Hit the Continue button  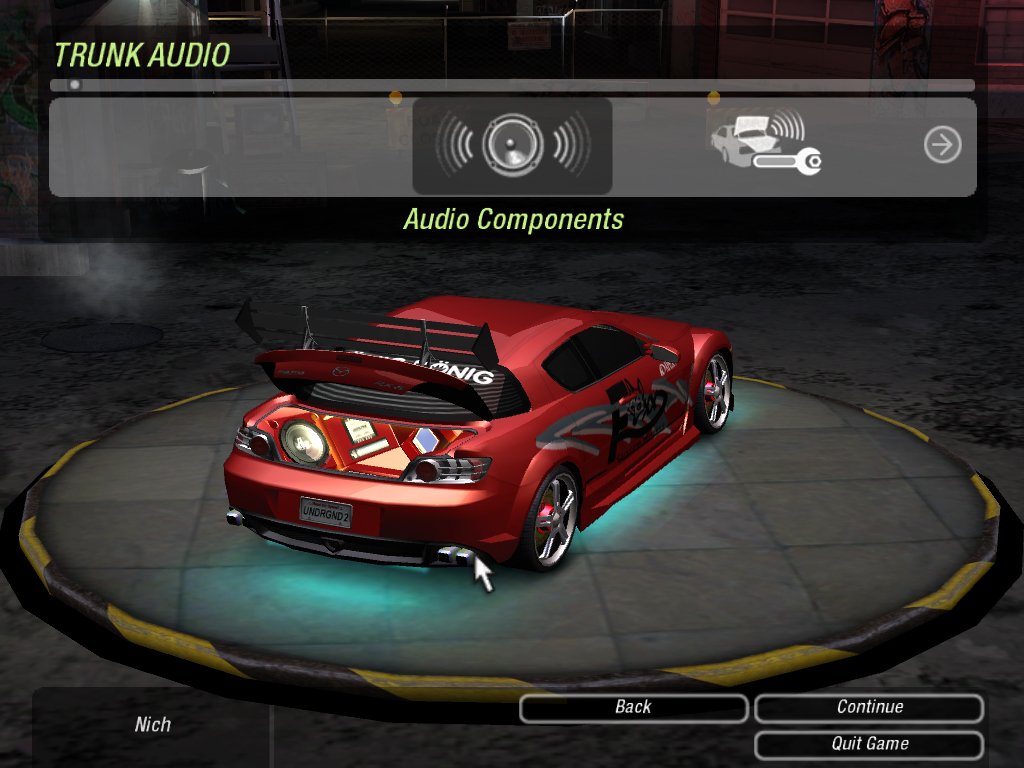869,708
